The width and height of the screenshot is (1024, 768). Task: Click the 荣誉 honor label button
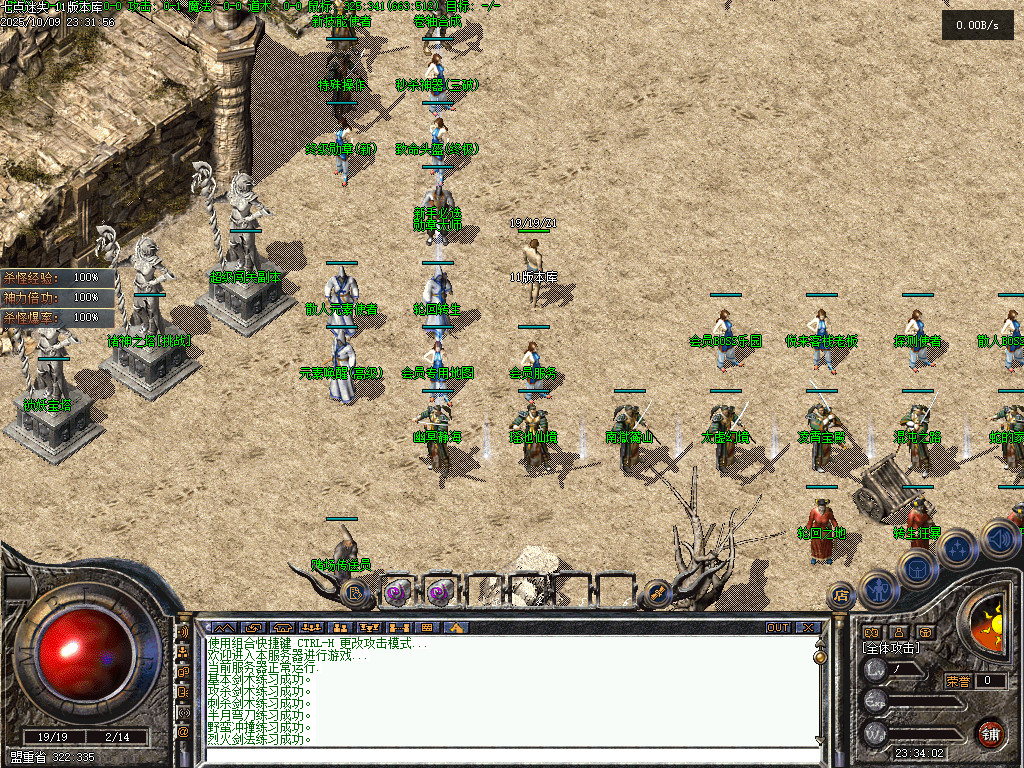(x=958, y=682)
